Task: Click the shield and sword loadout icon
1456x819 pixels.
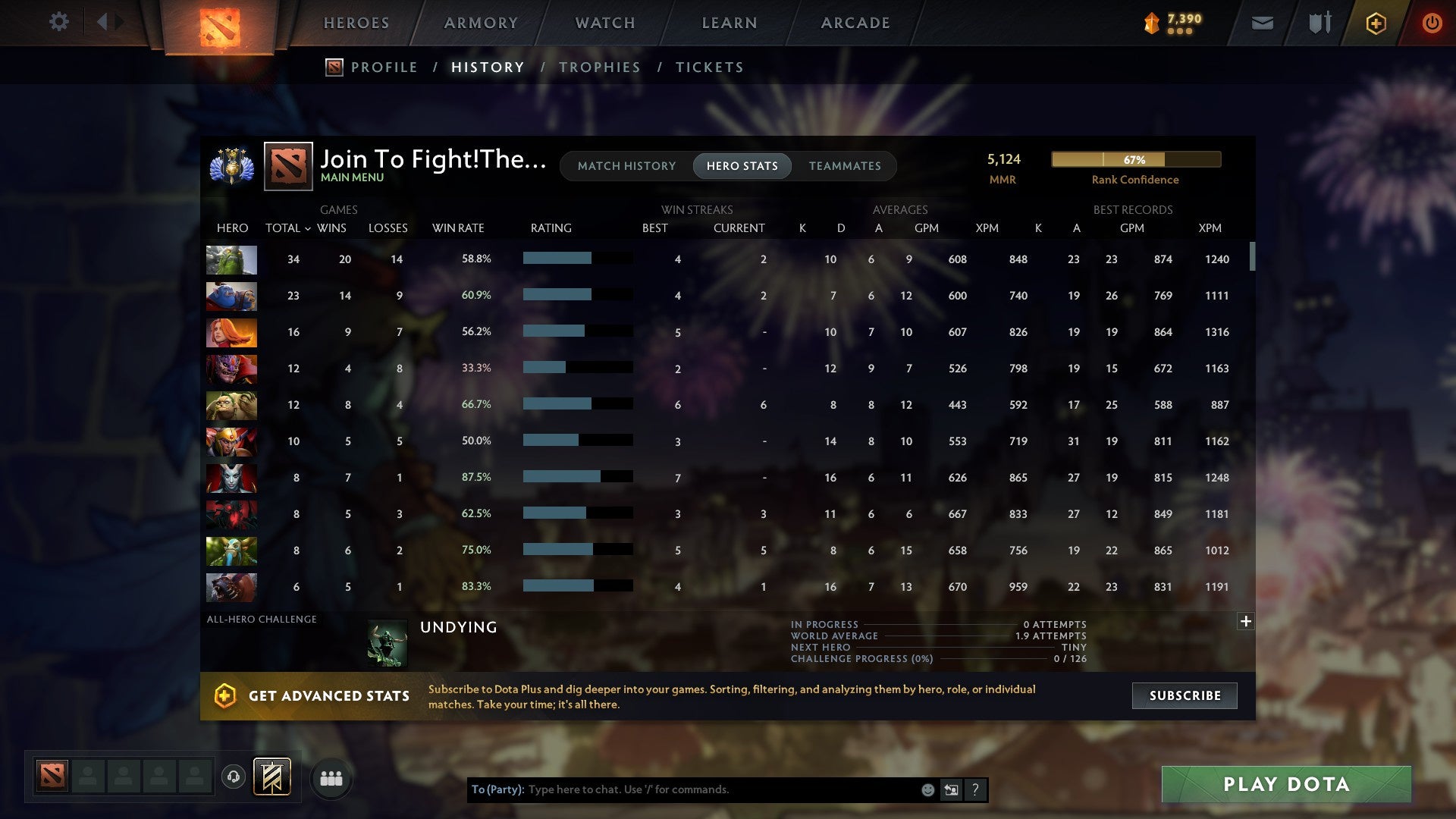Action: point(1318,23)
